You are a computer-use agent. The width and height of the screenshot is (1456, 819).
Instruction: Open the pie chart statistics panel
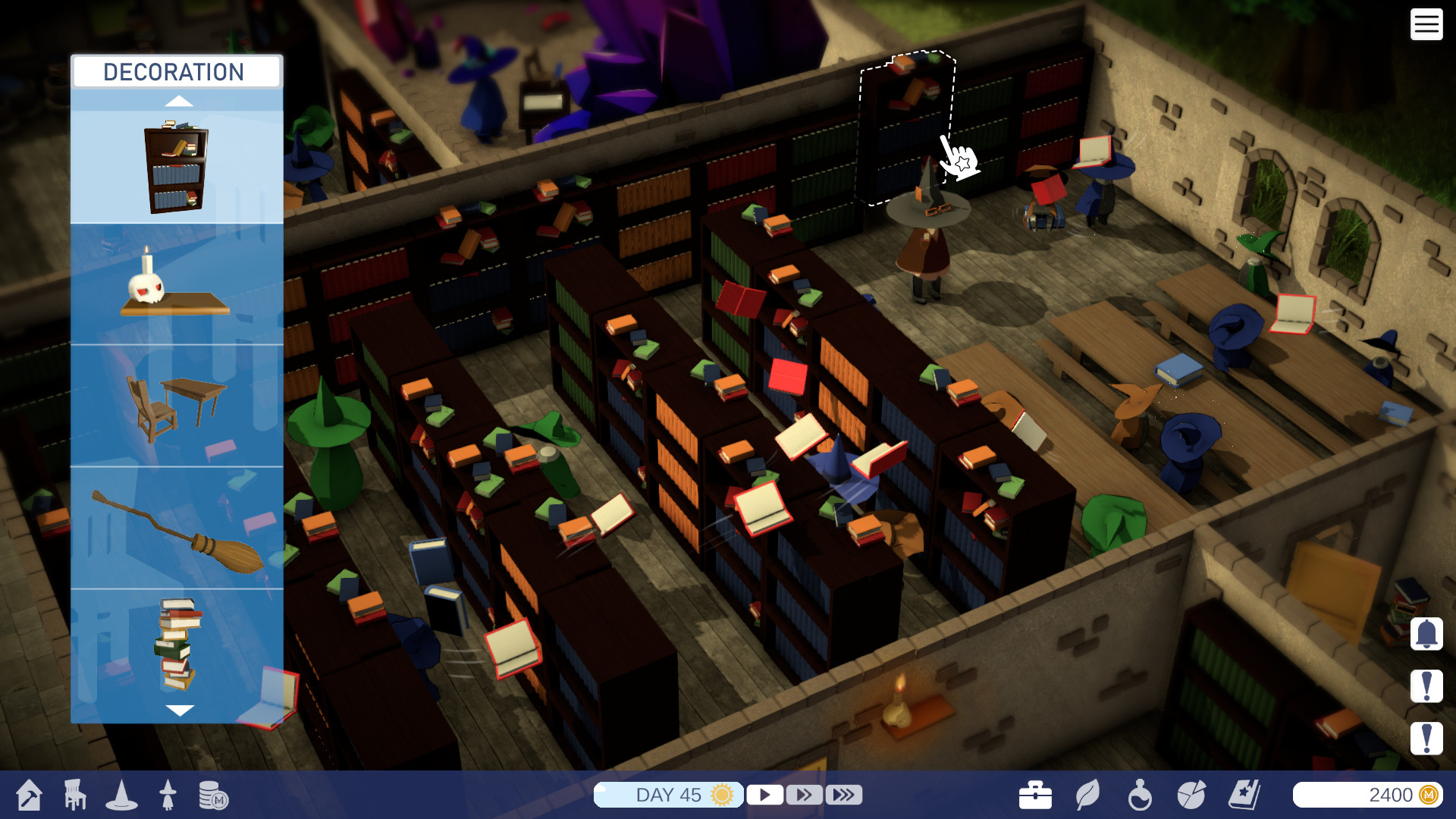coord(1191,795)
